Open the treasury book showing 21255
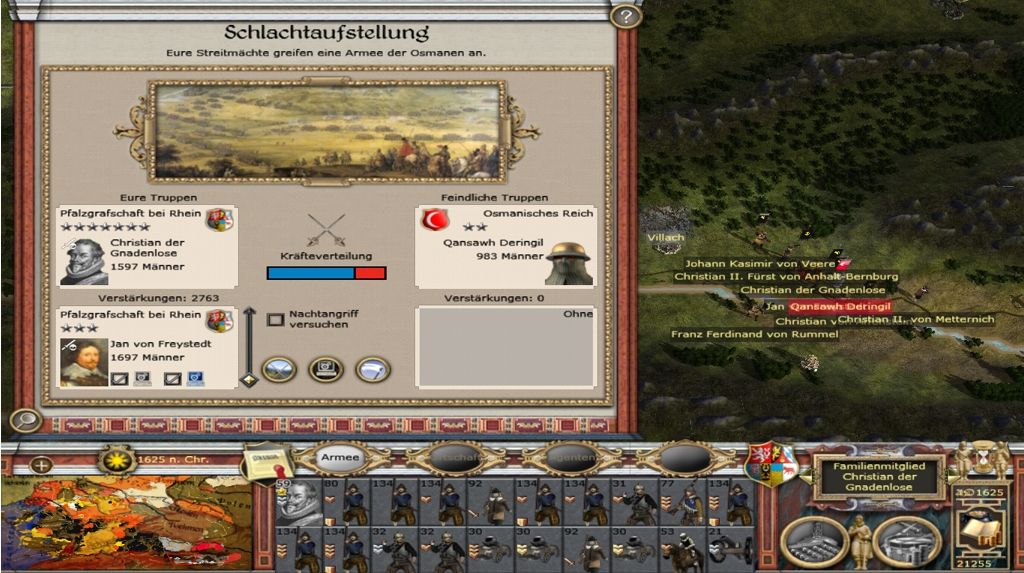Screen dimensions: 1024x573 (981, 527)
